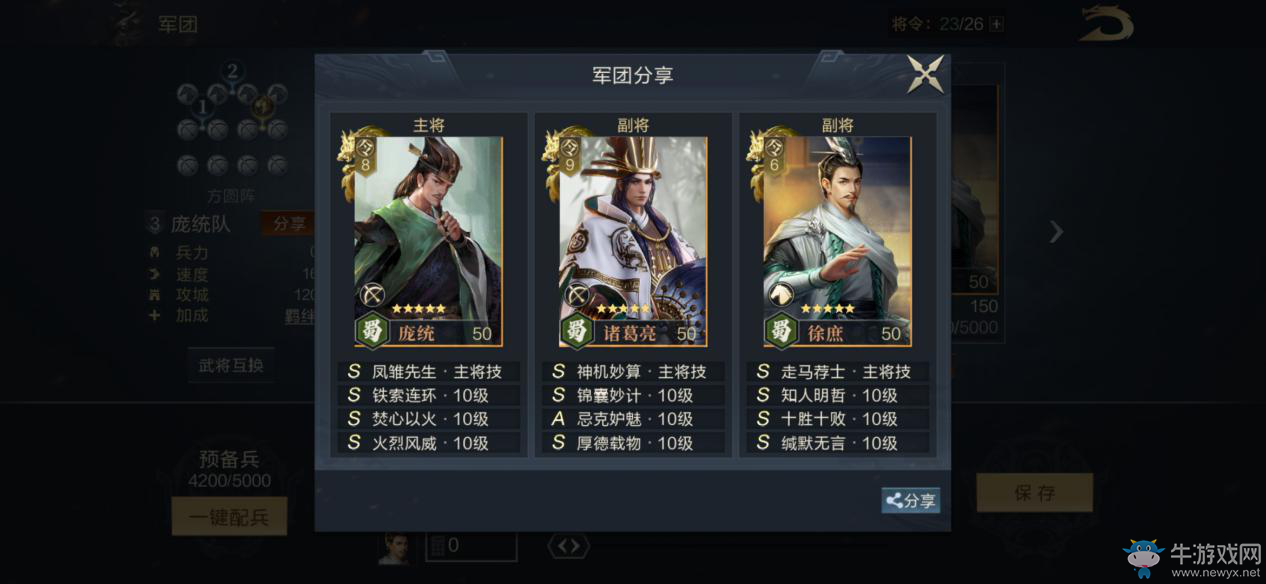Viewport: 1266px width, 584px height.
Task: Show details for 火烈风威 skill
Action: [x=429, y=443]
